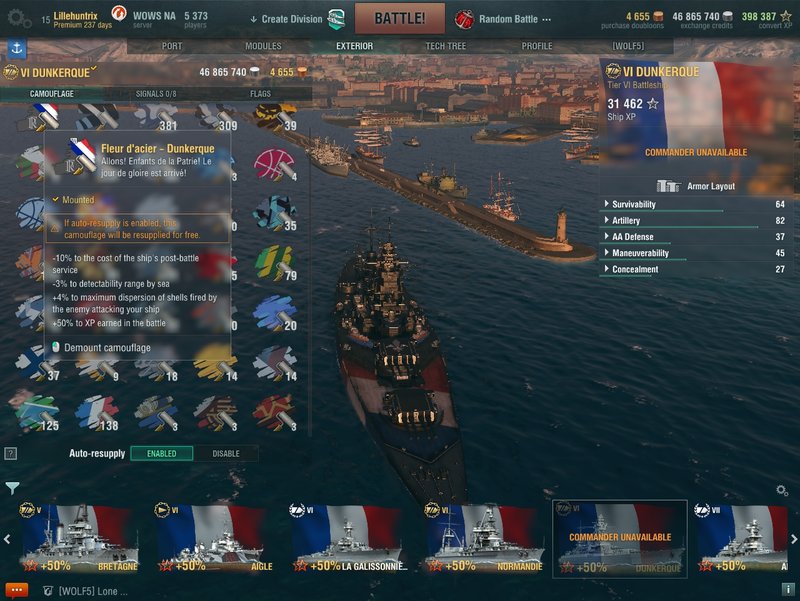Open the Port tab
Screen dimensions: 800x601
click(x=172, y=46)
